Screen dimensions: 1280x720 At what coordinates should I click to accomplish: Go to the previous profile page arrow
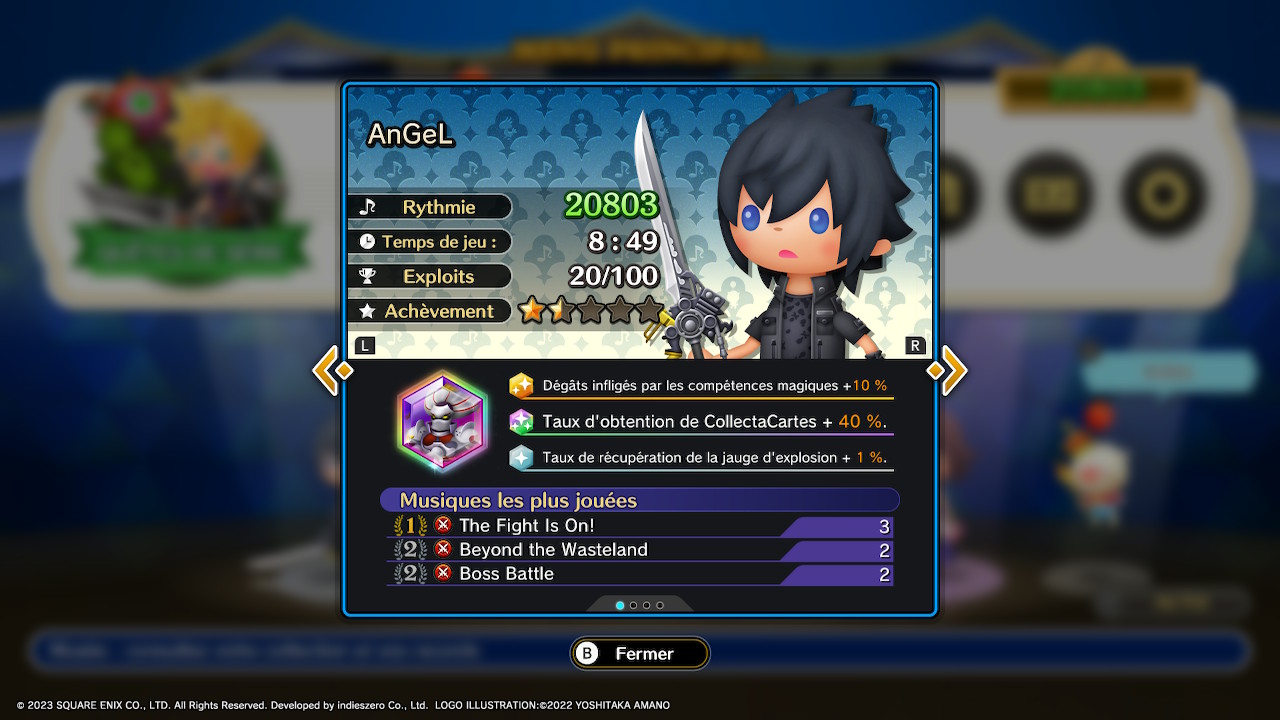[331, 370]
